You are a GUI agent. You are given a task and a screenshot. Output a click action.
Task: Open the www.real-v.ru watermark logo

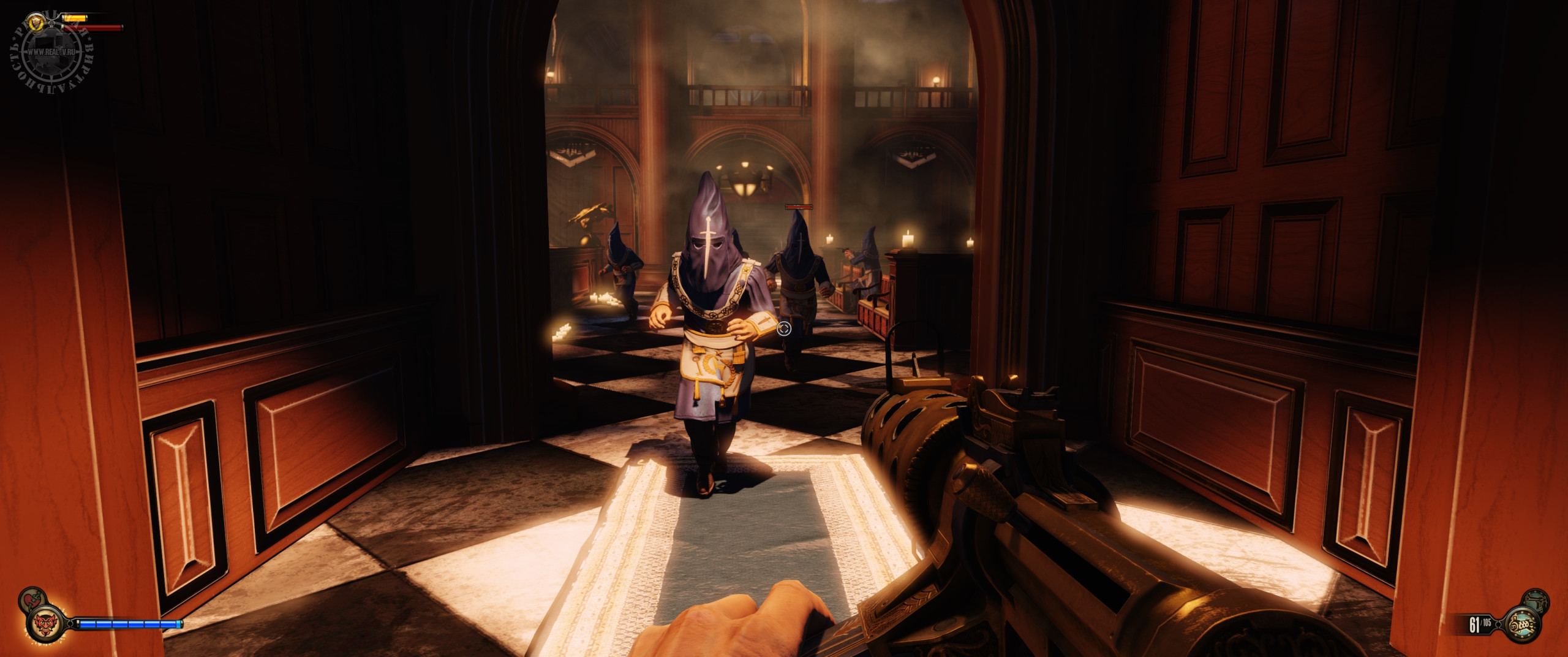50,53
